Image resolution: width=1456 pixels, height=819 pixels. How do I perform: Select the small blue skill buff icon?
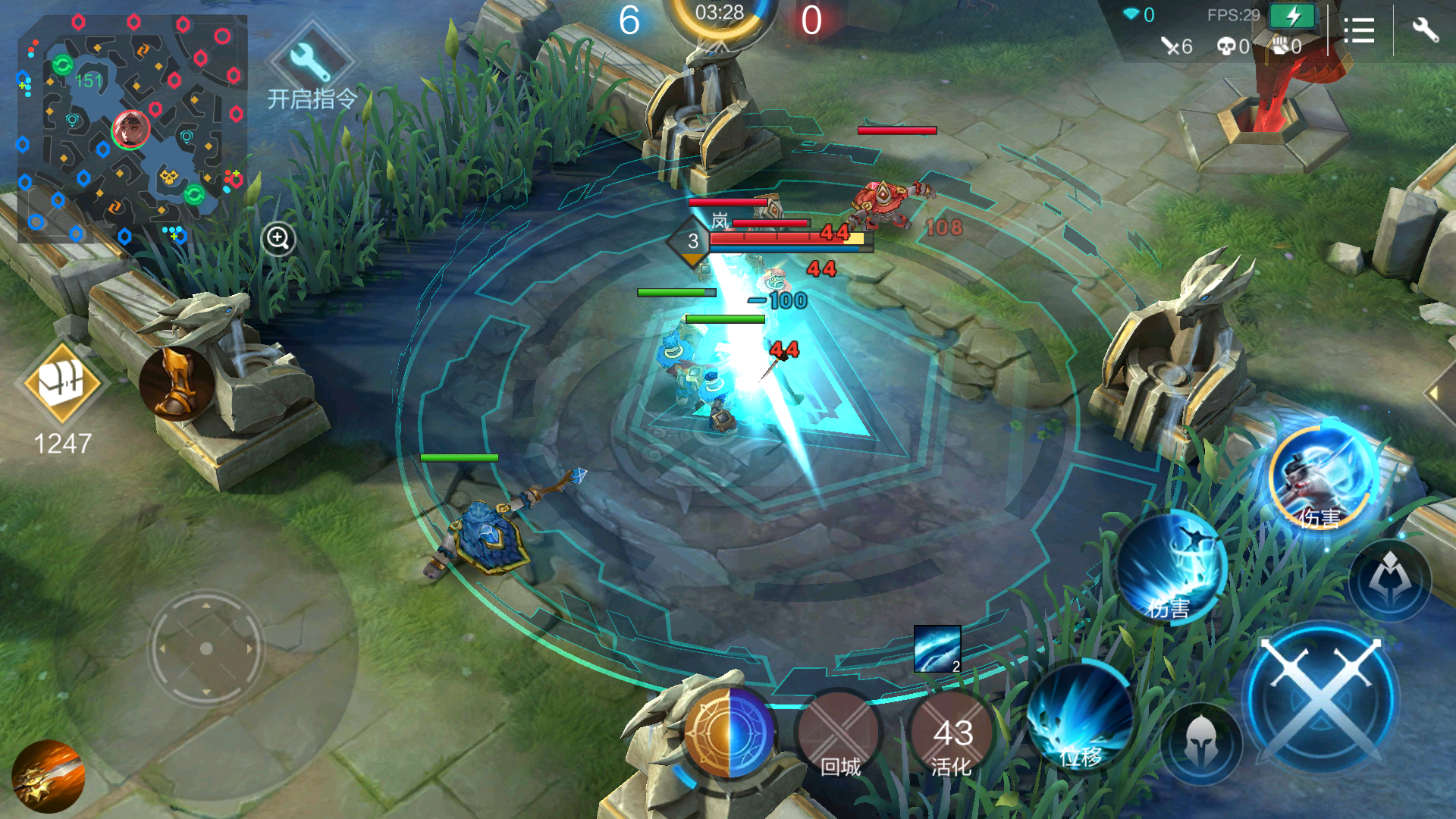(x=937, y=649)
